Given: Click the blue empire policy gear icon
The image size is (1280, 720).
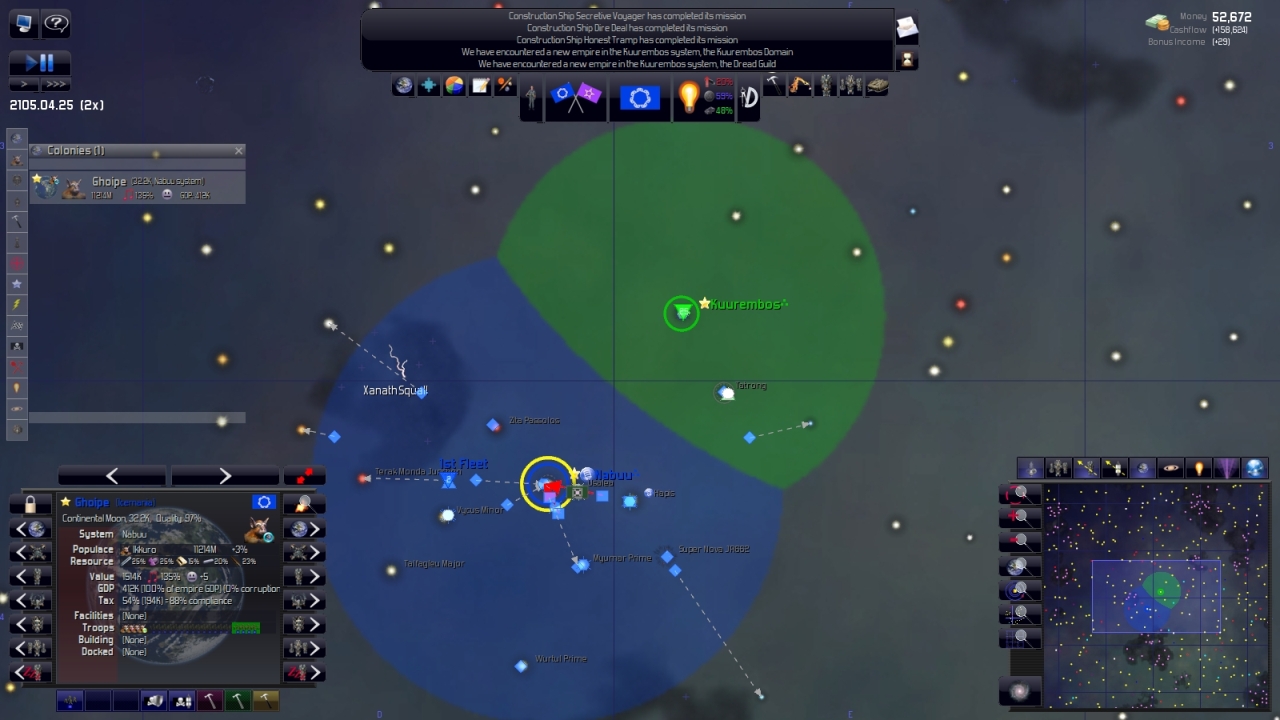Looking at the screenshot, I should [x=639, y=96].
